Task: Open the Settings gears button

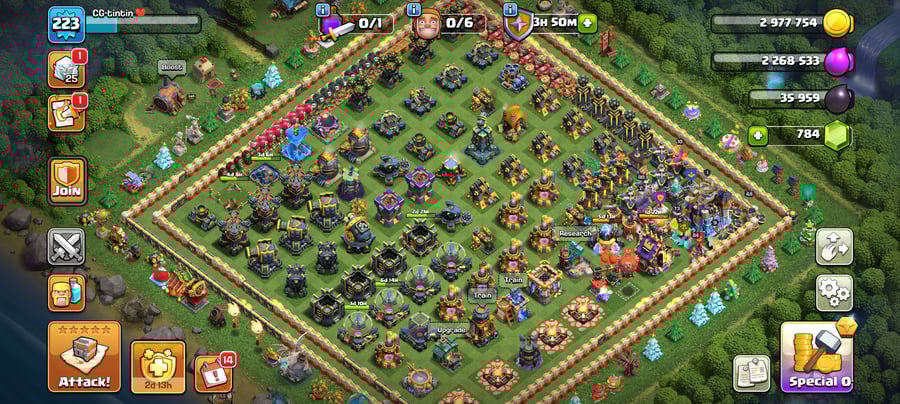Action: pyautogui.click(x=834, y=293)
